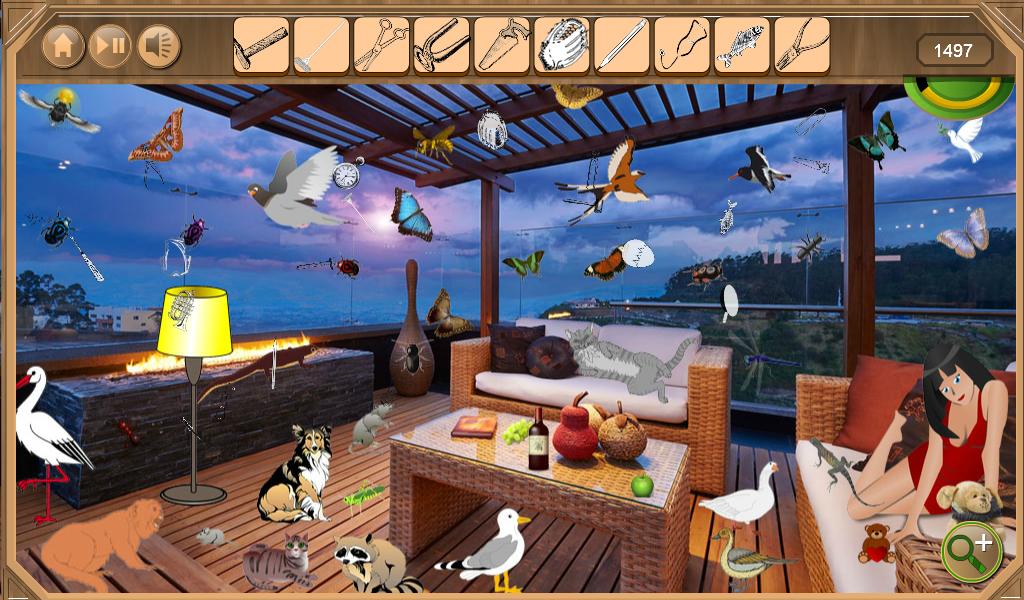The width and height of the screenshot is (1024, 600).
Task: Activate the magnifying glass hint button
Action: click(x=971, y=548)
